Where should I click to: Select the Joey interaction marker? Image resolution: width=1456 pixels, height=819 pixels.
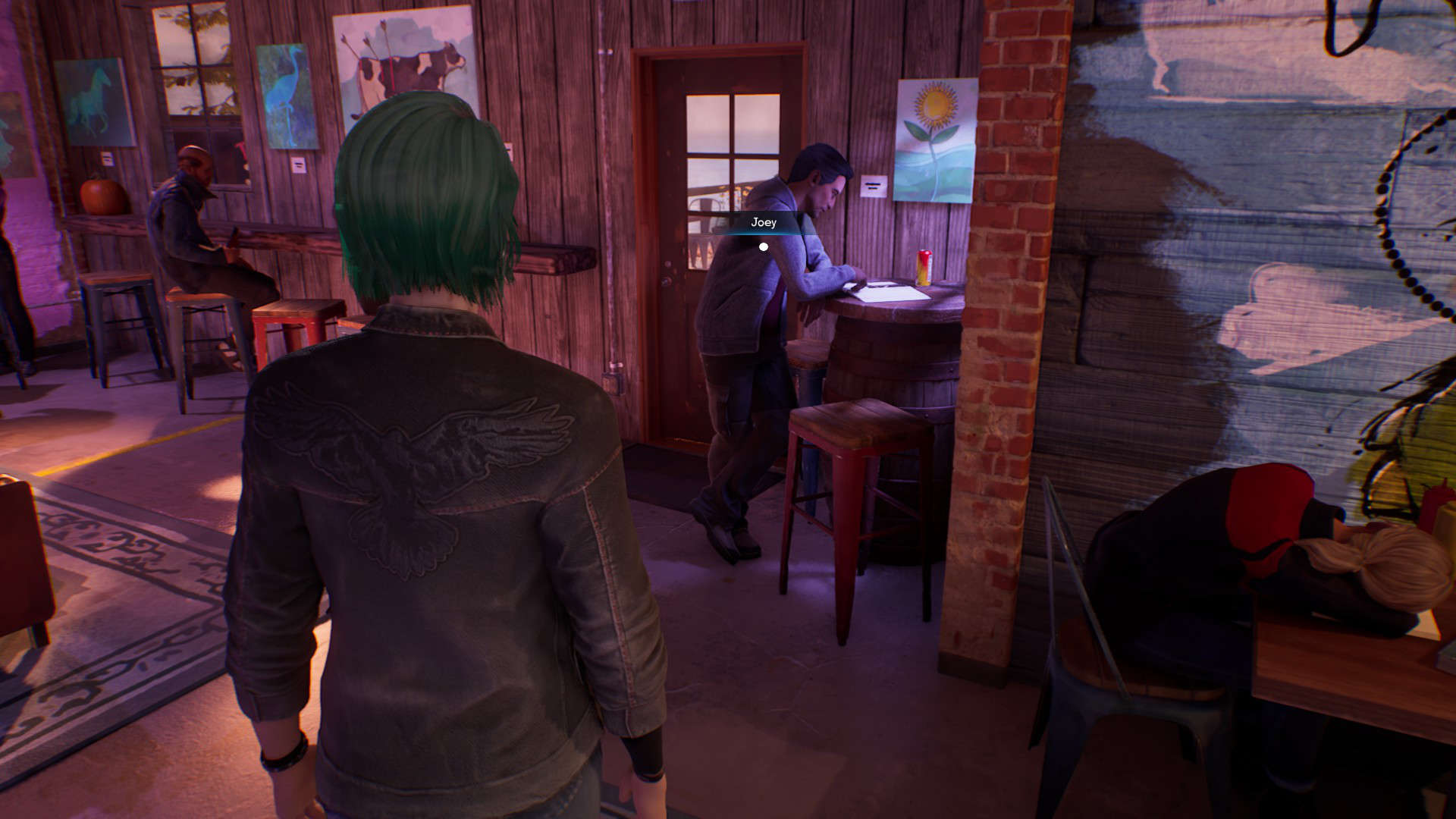tap(764, 246)
